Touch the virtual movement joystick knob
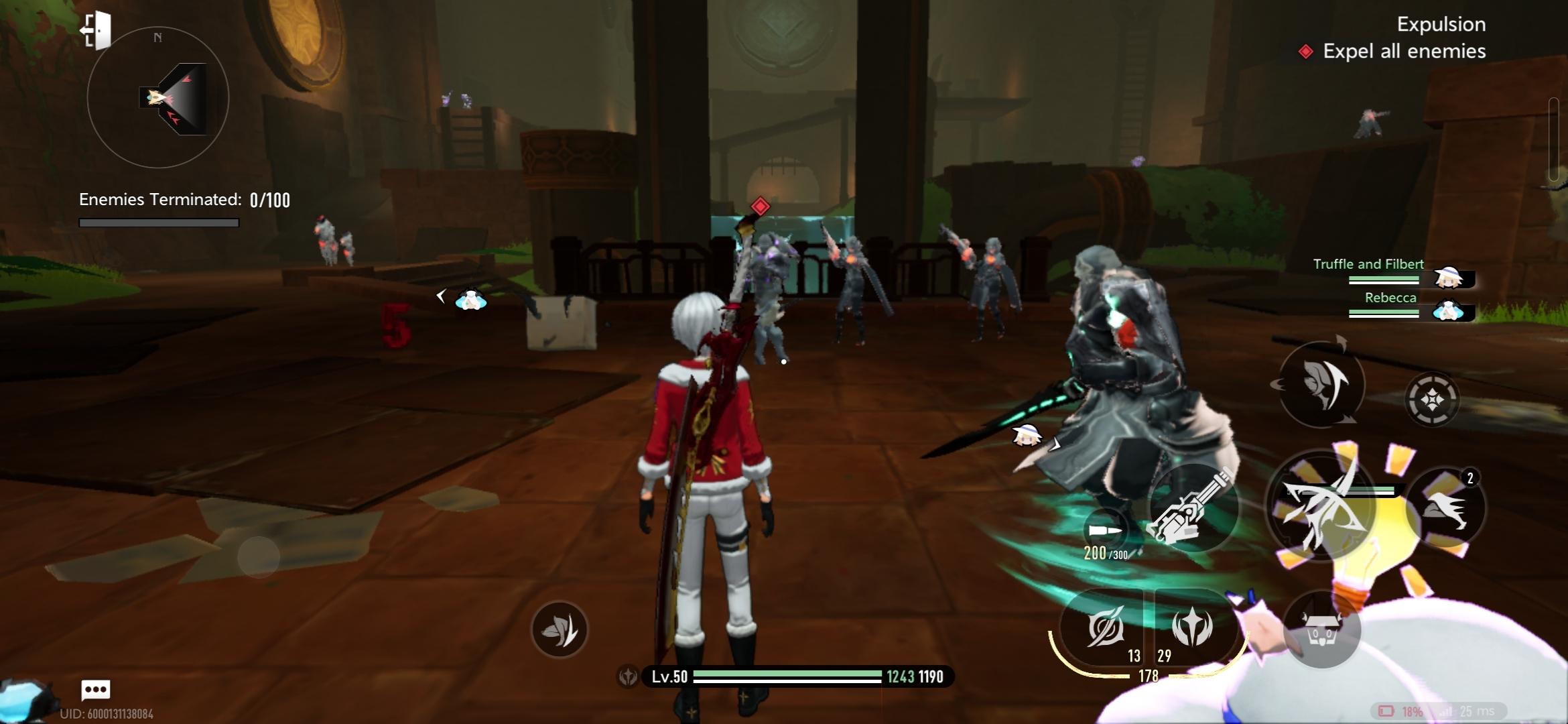The height and width of the screenshot is (724, 1568). pyautogui.click(x=259, y=556)
